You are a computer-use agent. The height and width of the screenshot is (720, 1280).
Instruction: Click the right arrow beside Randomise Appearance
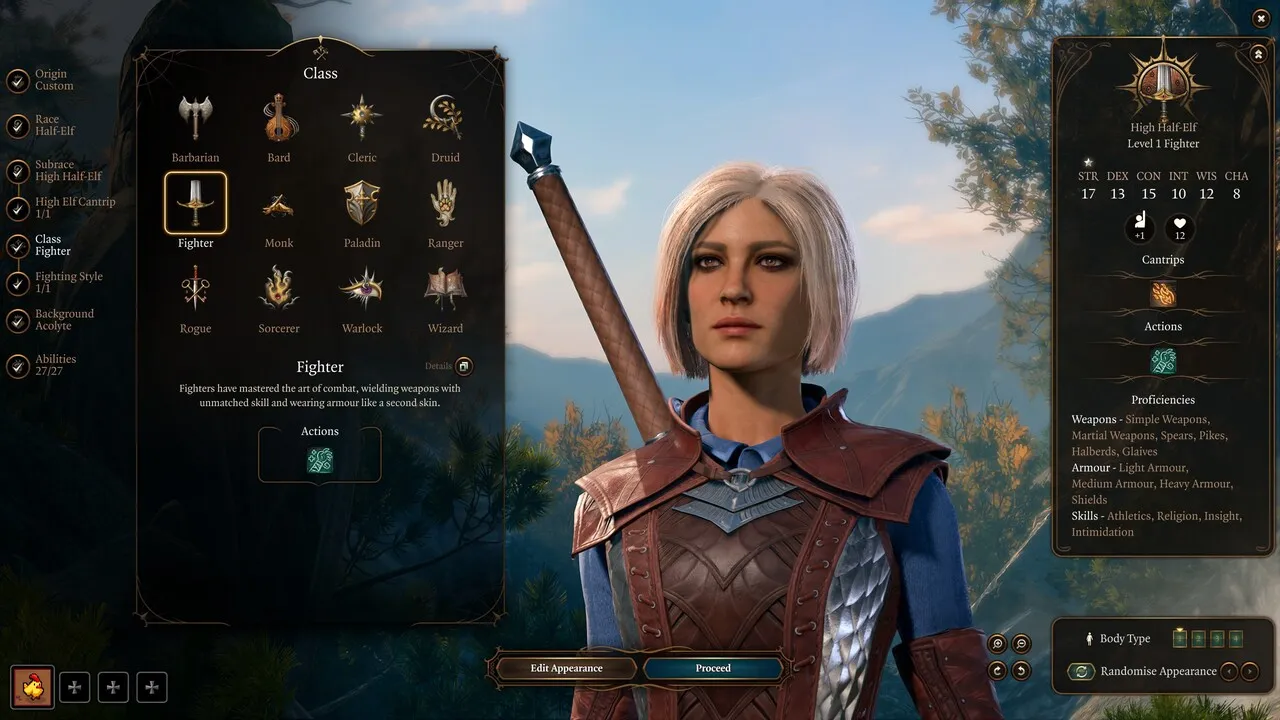pos(1249,671)
